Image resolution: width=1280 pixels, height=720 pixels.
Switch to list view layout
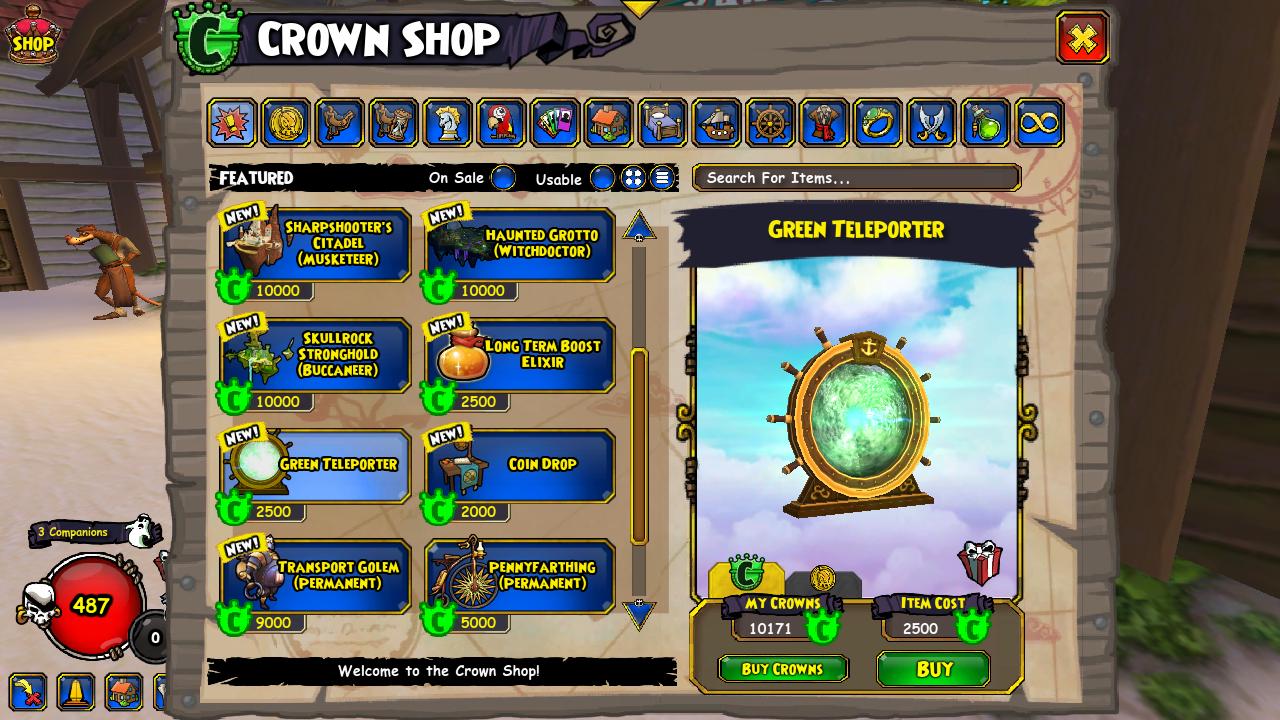coord(662,178)
